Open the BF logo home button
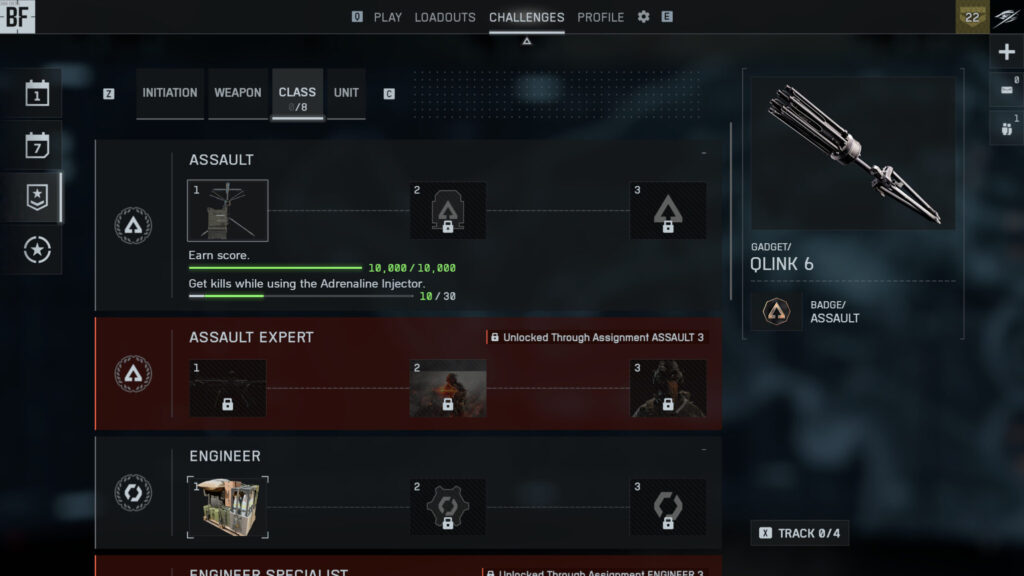This screenshot has width=1024, height=576. point(17,16)
